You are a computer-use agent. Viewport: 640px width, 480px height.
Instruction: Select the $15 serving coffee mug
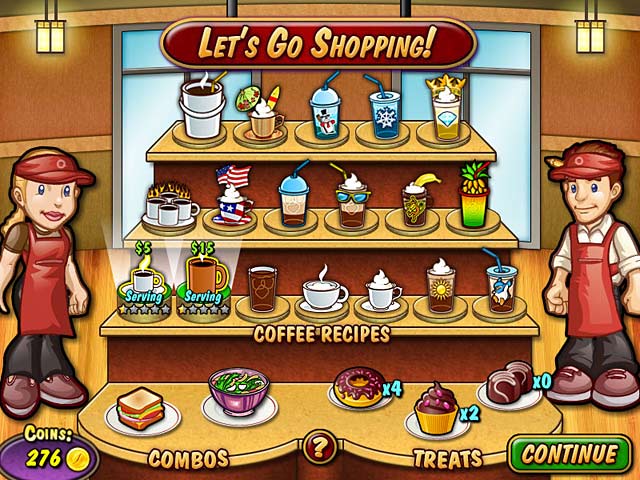[x=204, y=281]
